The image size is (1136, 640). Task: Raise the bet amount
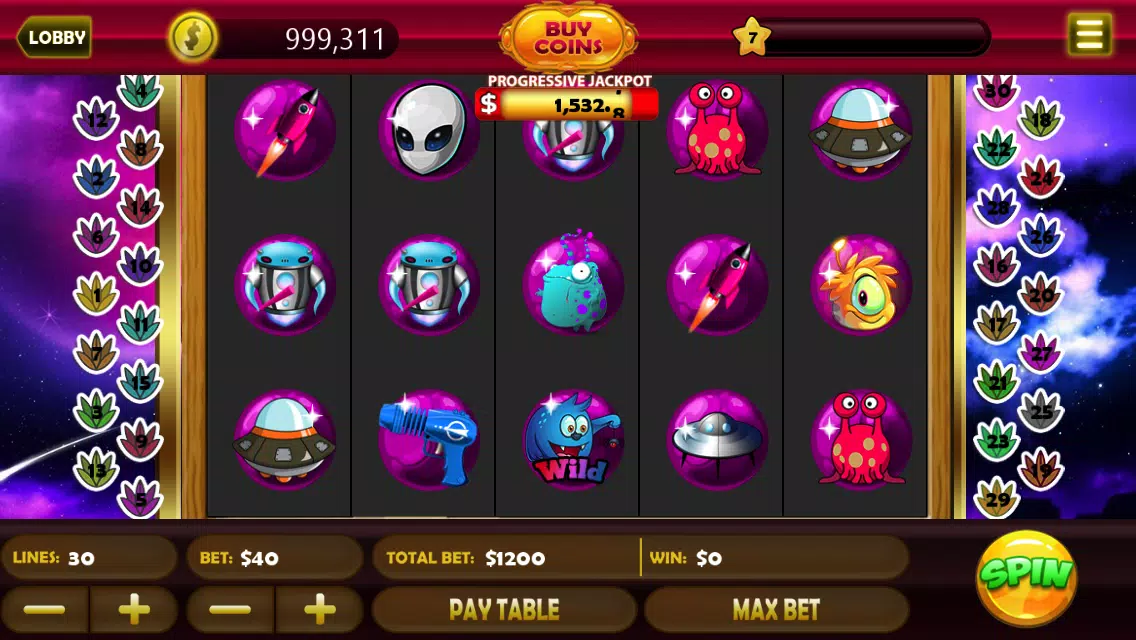(319, 609)
